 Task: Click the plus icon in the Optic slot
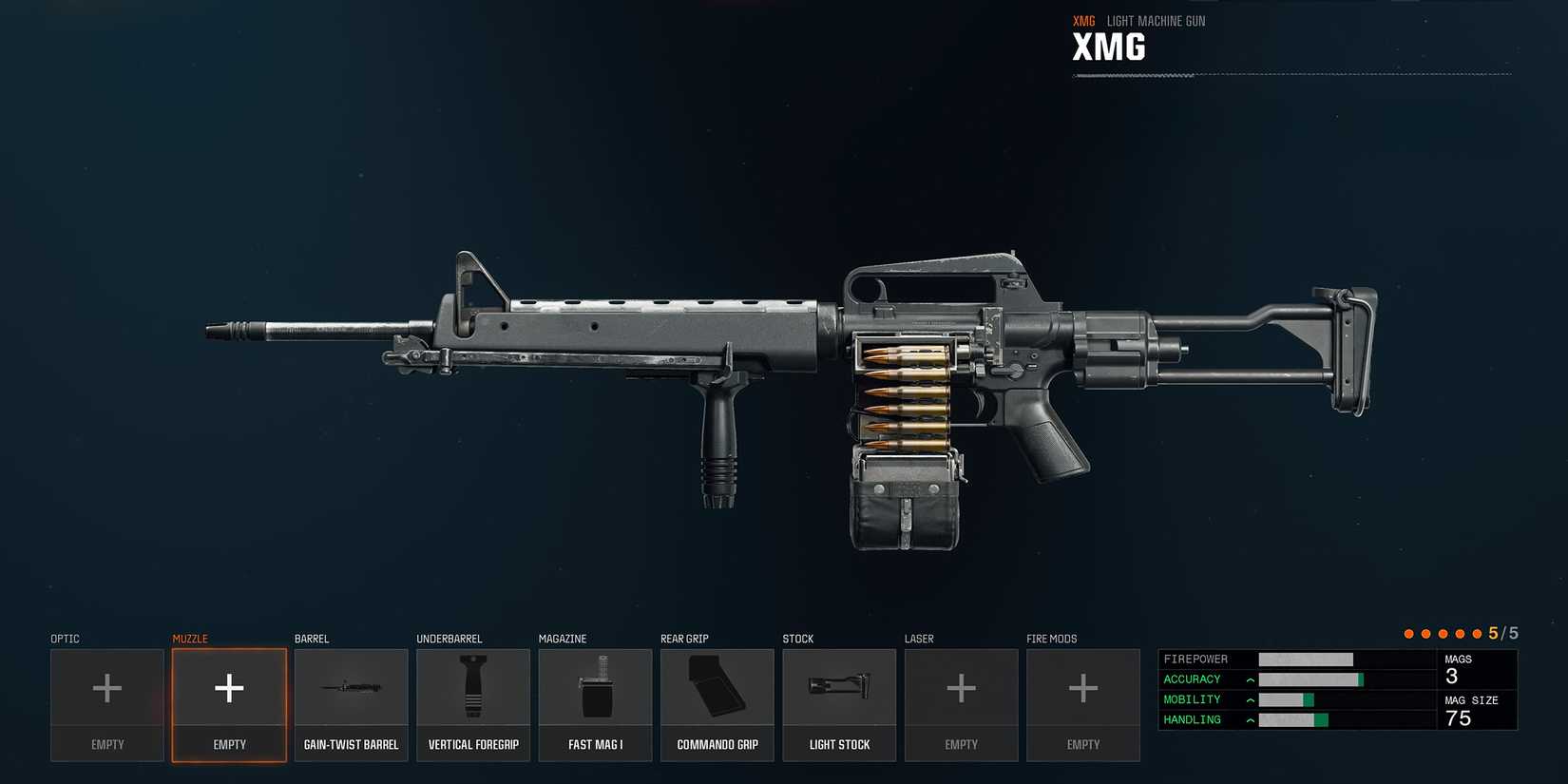[x=106, y=687]
